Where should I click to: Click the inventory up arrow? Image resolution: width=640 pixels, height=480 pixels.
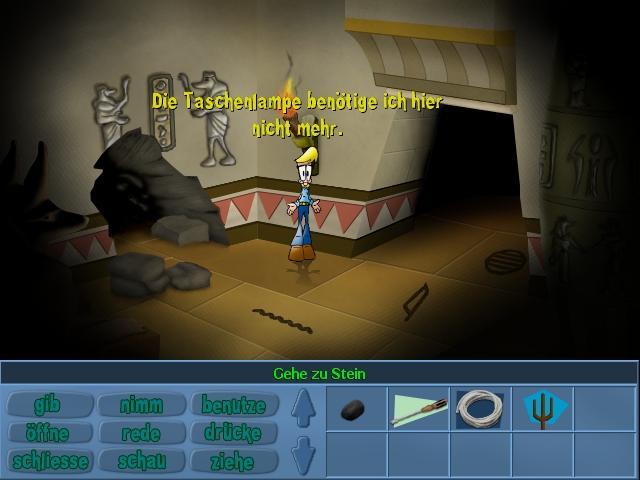(x=304, y=409)
